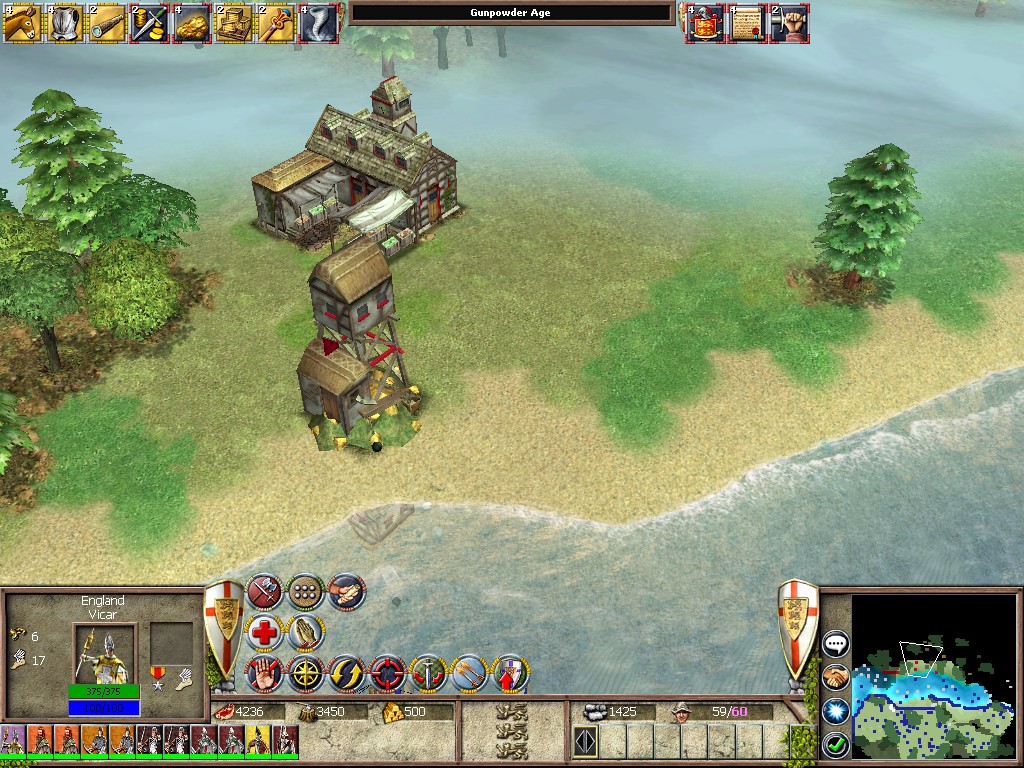The height and width of the screenshot is (768, 1024).
Task: Click the tornado icon in top bar
Action: pyautogui.click(x=319, y=23)
